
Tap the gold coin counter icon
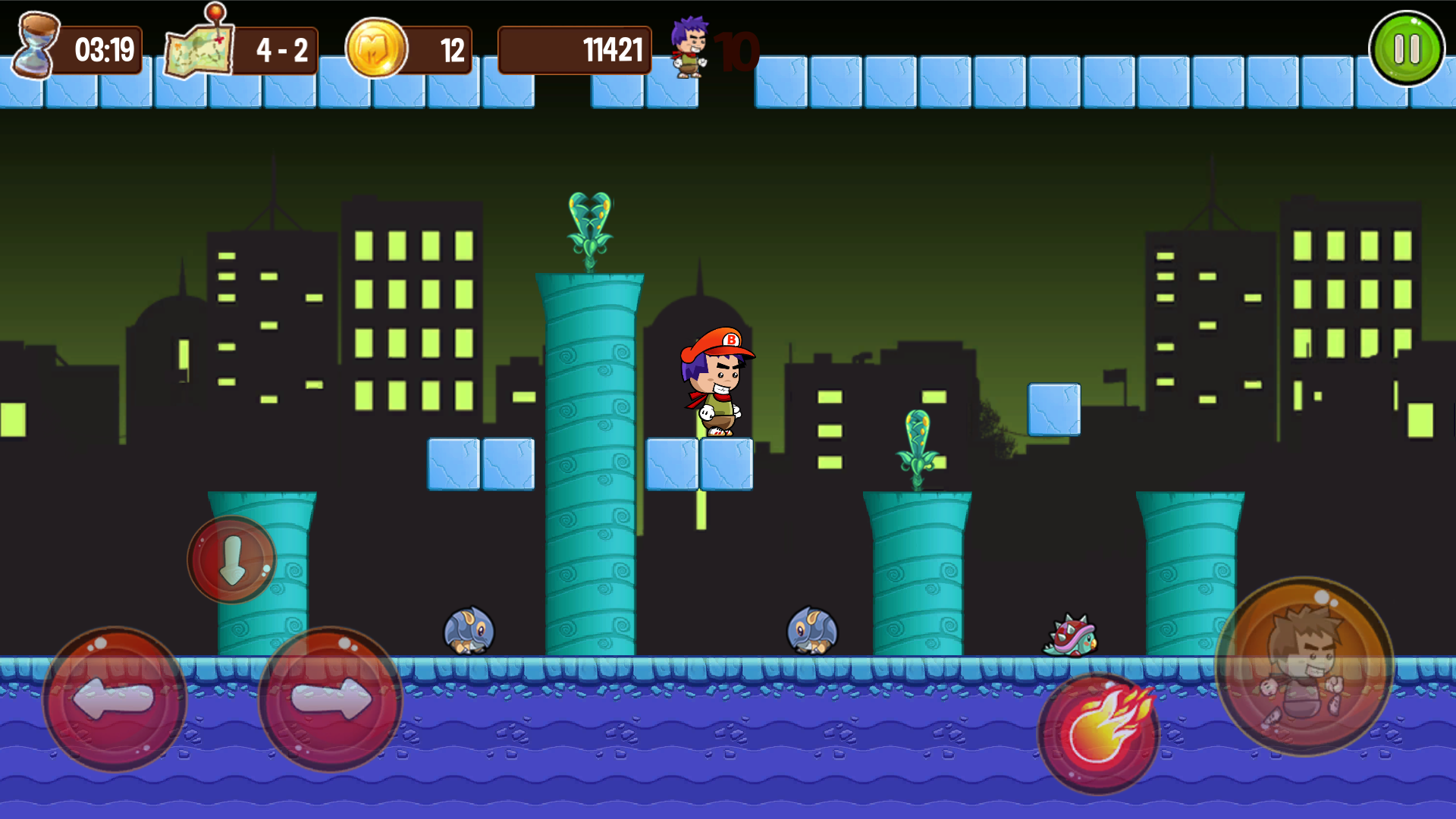pos(377,48)
